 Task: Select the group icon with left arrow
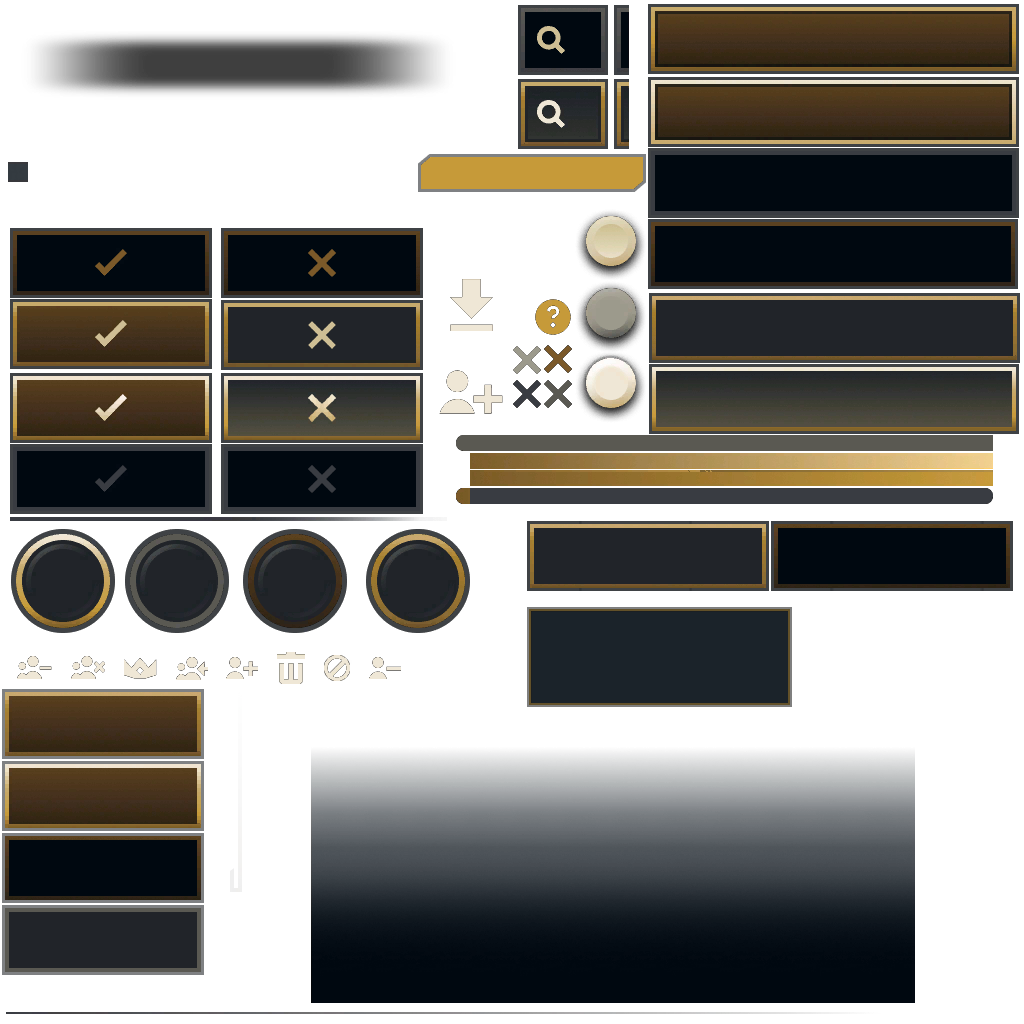191,668
